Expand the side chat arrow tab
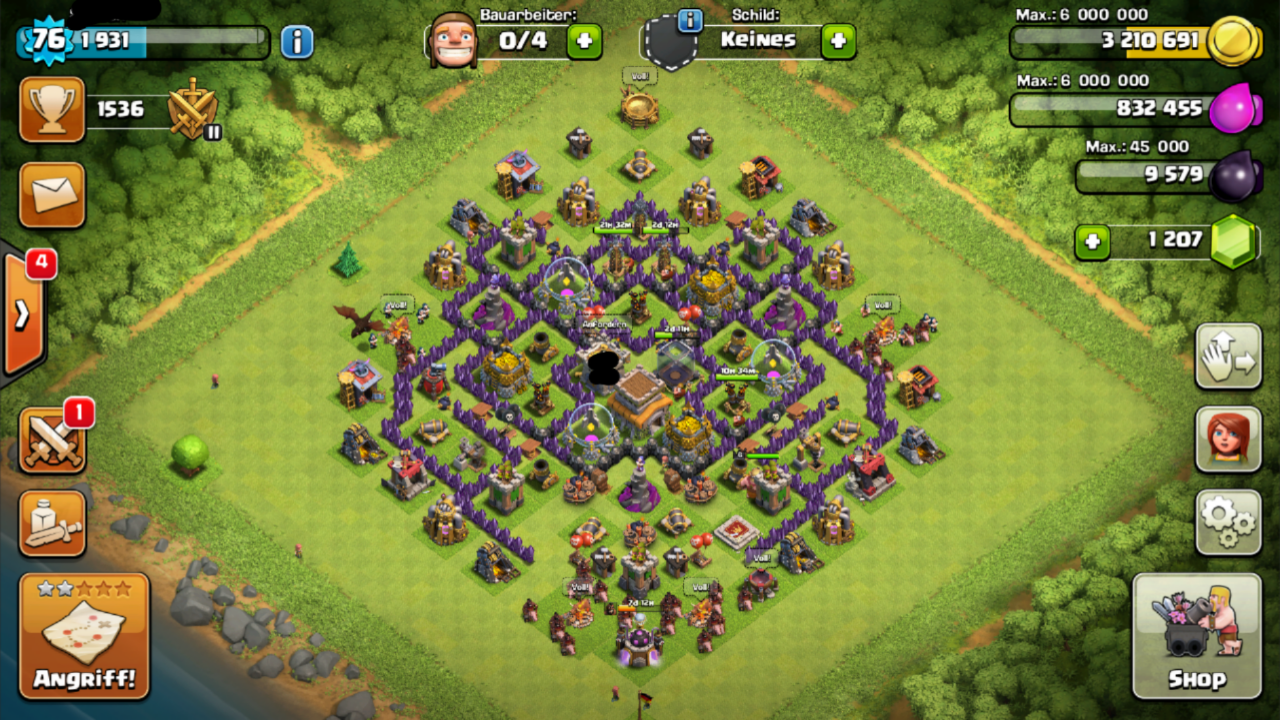 (x=22, y=314)
